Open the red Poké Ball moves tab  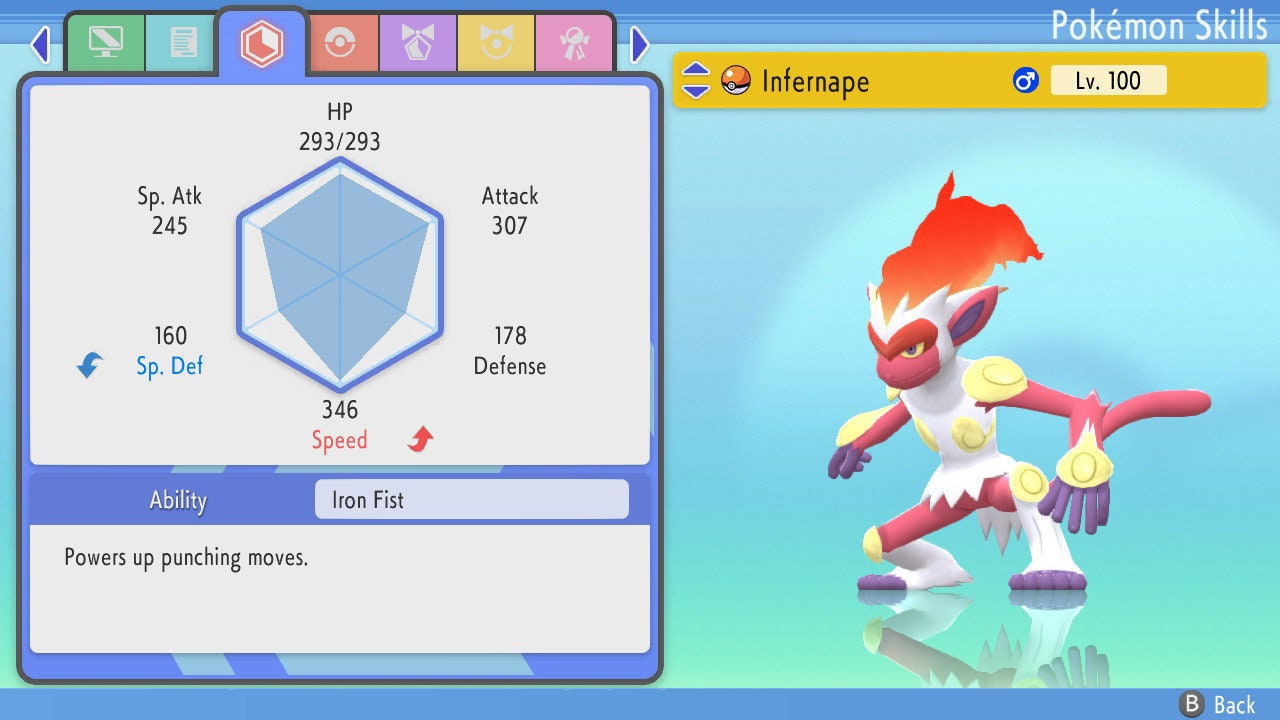(x=339, y=43)
